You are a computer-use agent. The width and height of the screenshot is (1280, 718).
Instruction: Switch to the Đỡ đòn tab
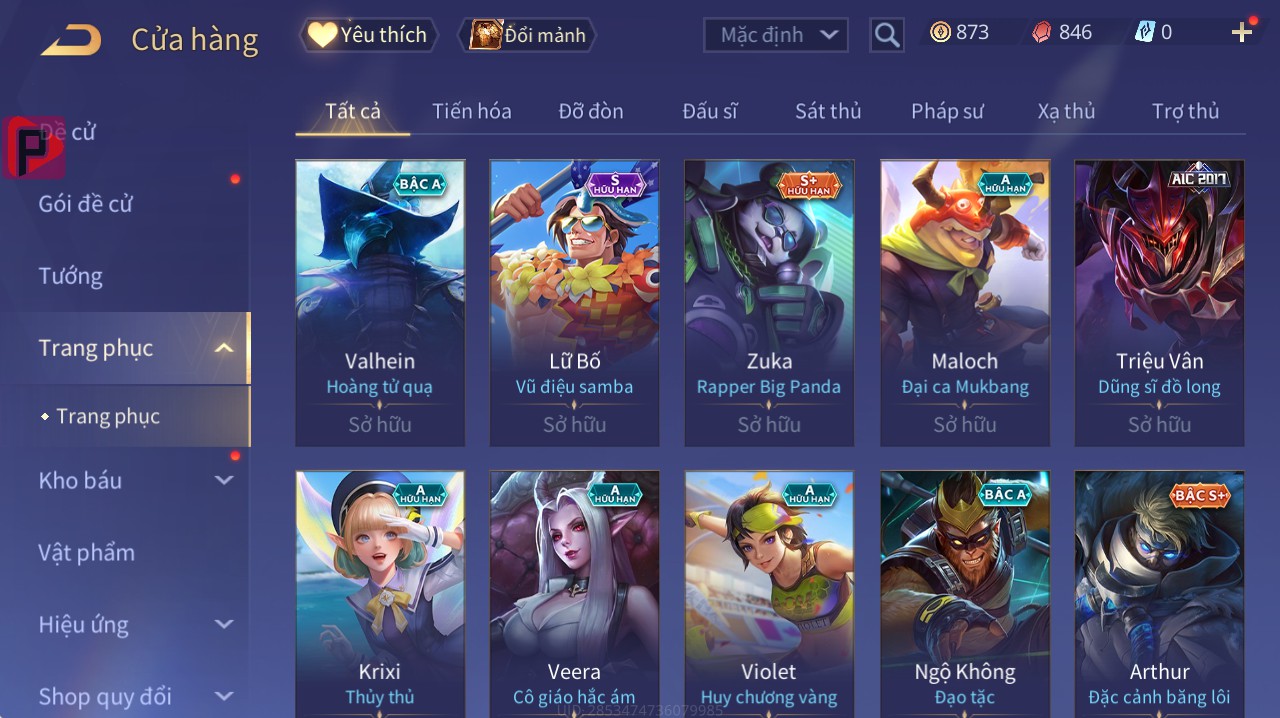point(590,111)
